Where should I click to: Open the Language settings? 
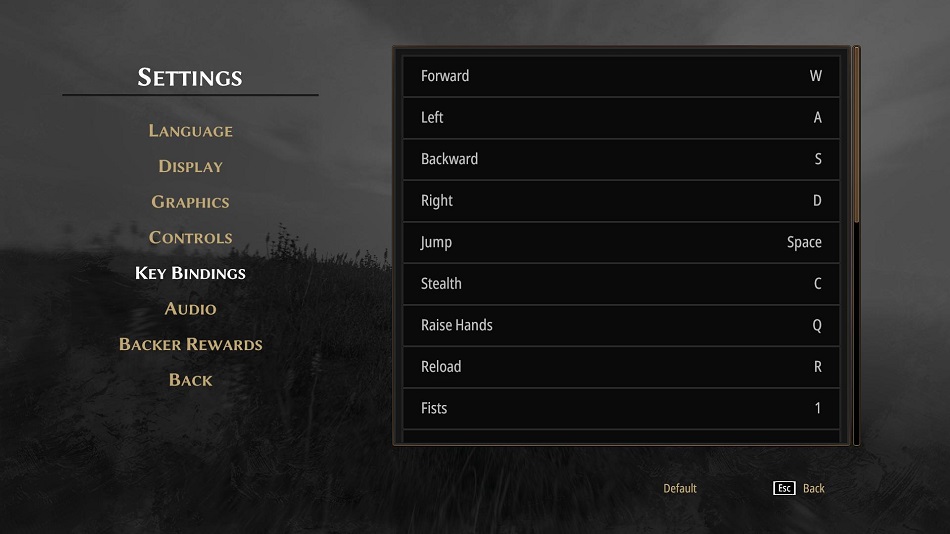click(190, 131)
